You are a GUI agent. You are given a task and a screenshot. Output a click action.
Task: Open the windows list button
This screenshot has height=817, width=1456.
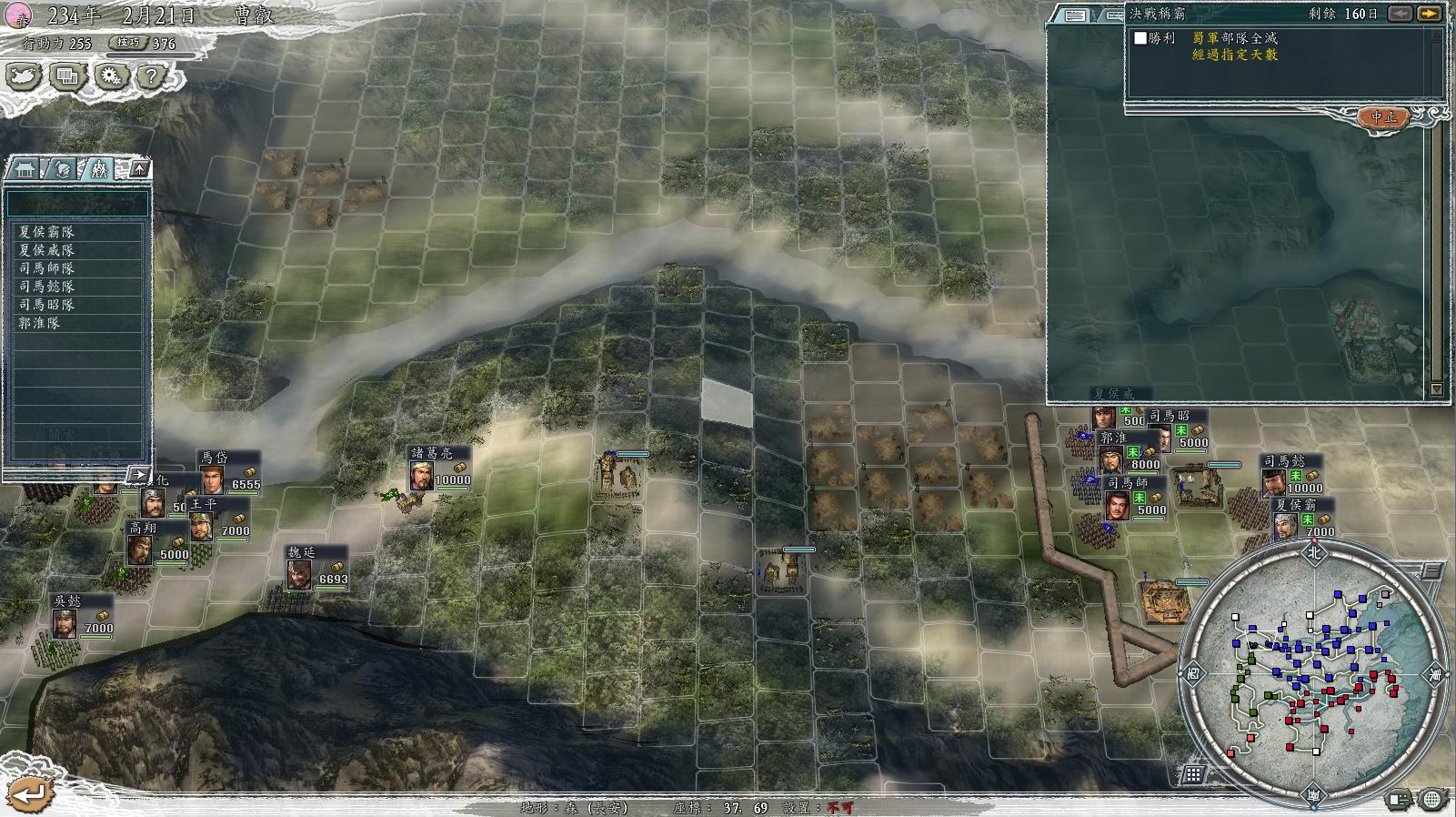coord(67,76)
